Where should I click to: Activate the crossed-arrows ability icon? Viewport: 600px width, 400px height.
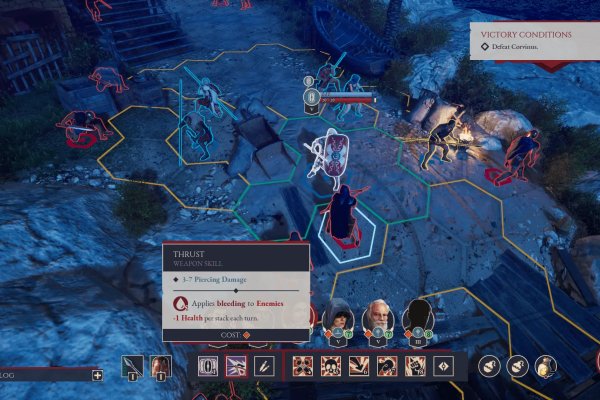pyautogui.click(x=304, y=366)
